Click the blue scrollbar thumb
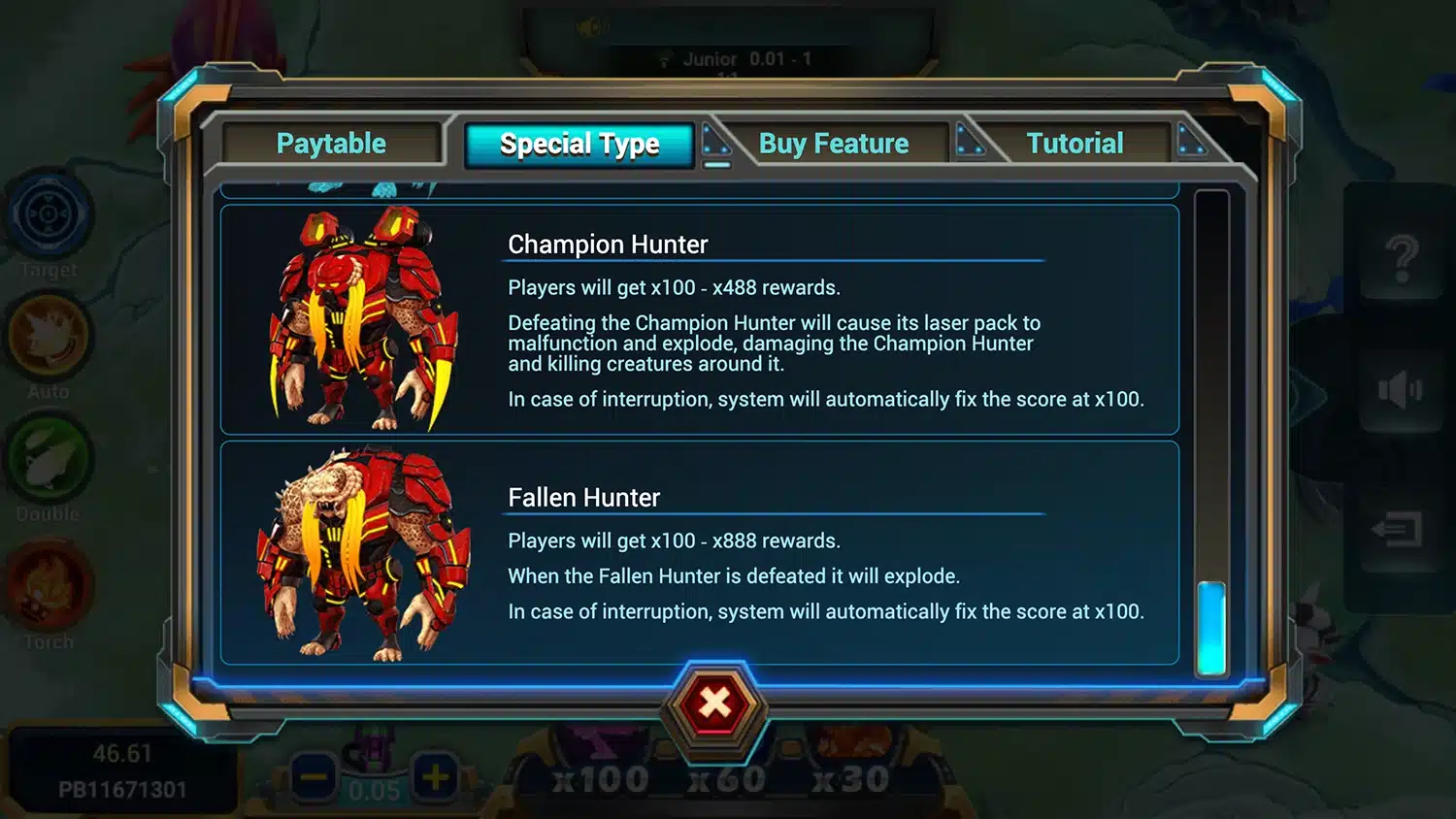1456x819 pixels. (x=1211, y=627)
